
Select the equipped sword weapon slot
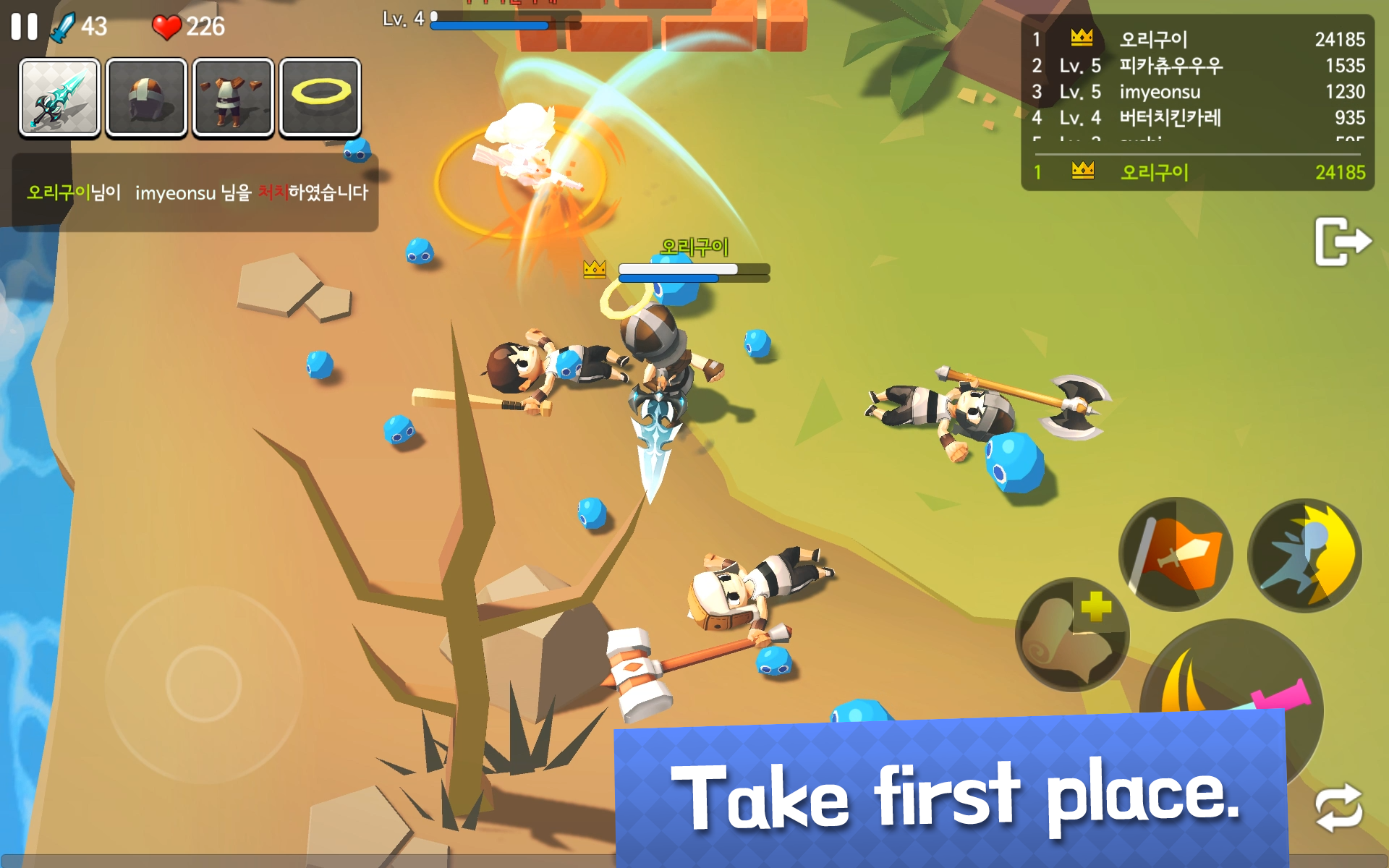59,99
